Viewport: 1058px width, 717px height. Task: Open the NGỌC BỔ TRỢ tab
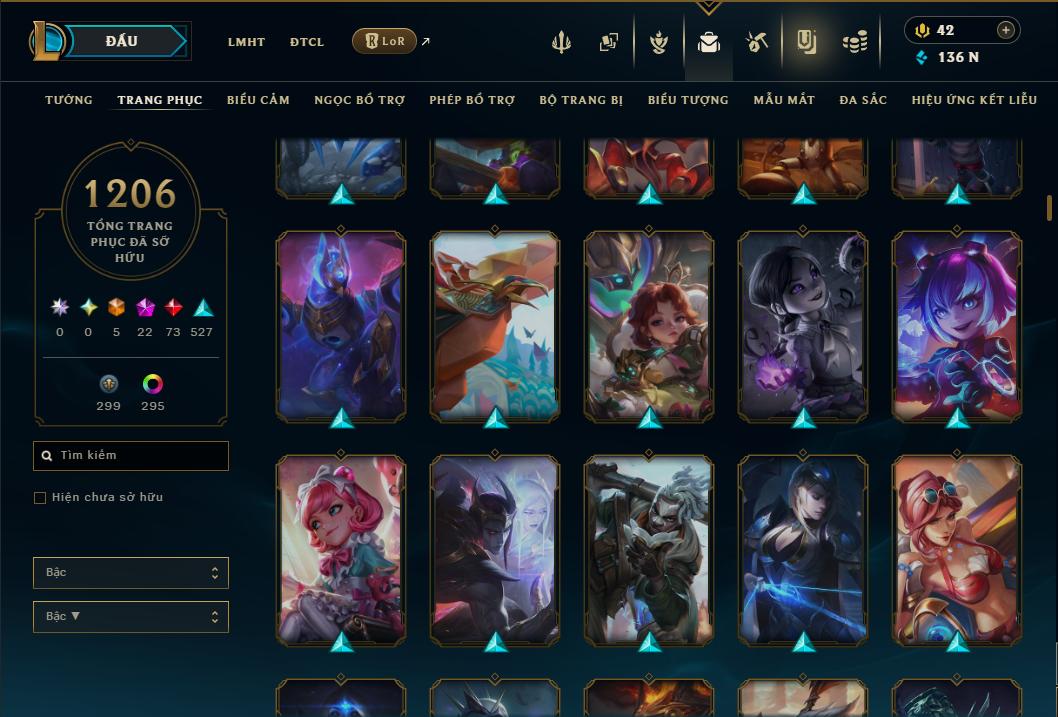tap(359, 100)
